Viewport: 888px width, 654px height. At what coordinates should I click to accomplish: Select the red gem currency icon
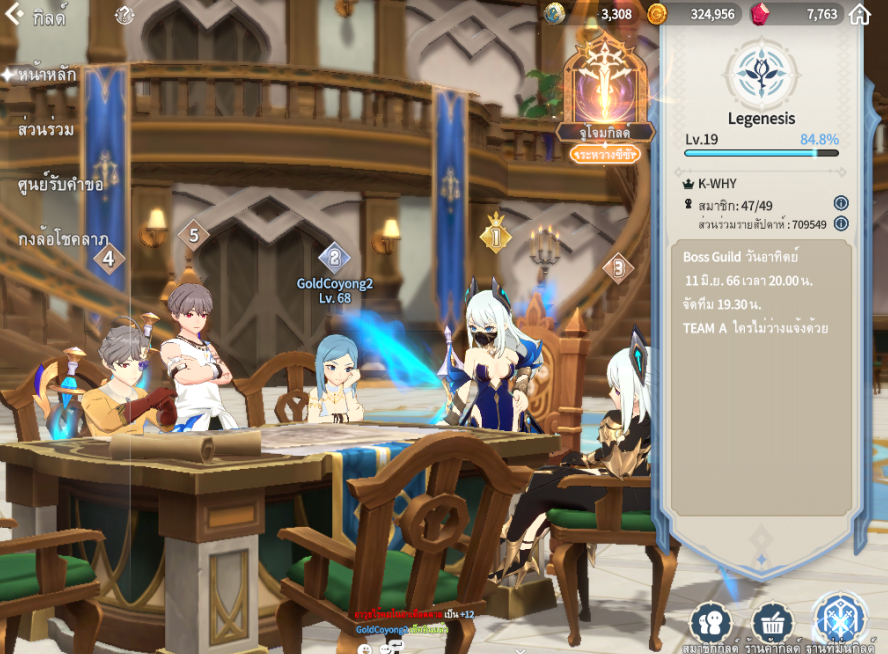pyautogui.click(x=760, y=14)
